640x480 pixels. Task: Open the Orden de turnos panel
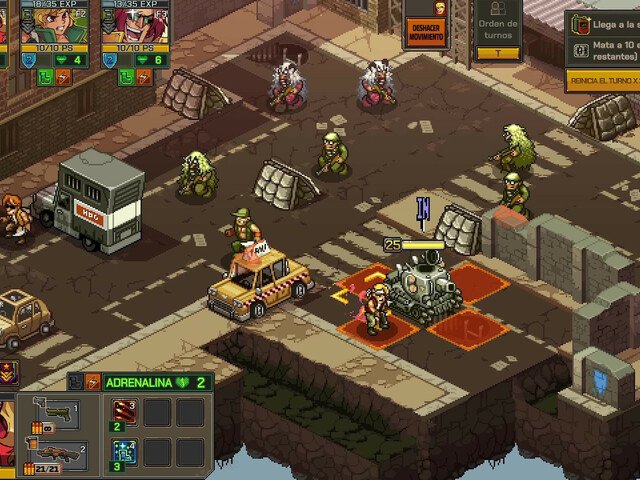click(497, 31)
